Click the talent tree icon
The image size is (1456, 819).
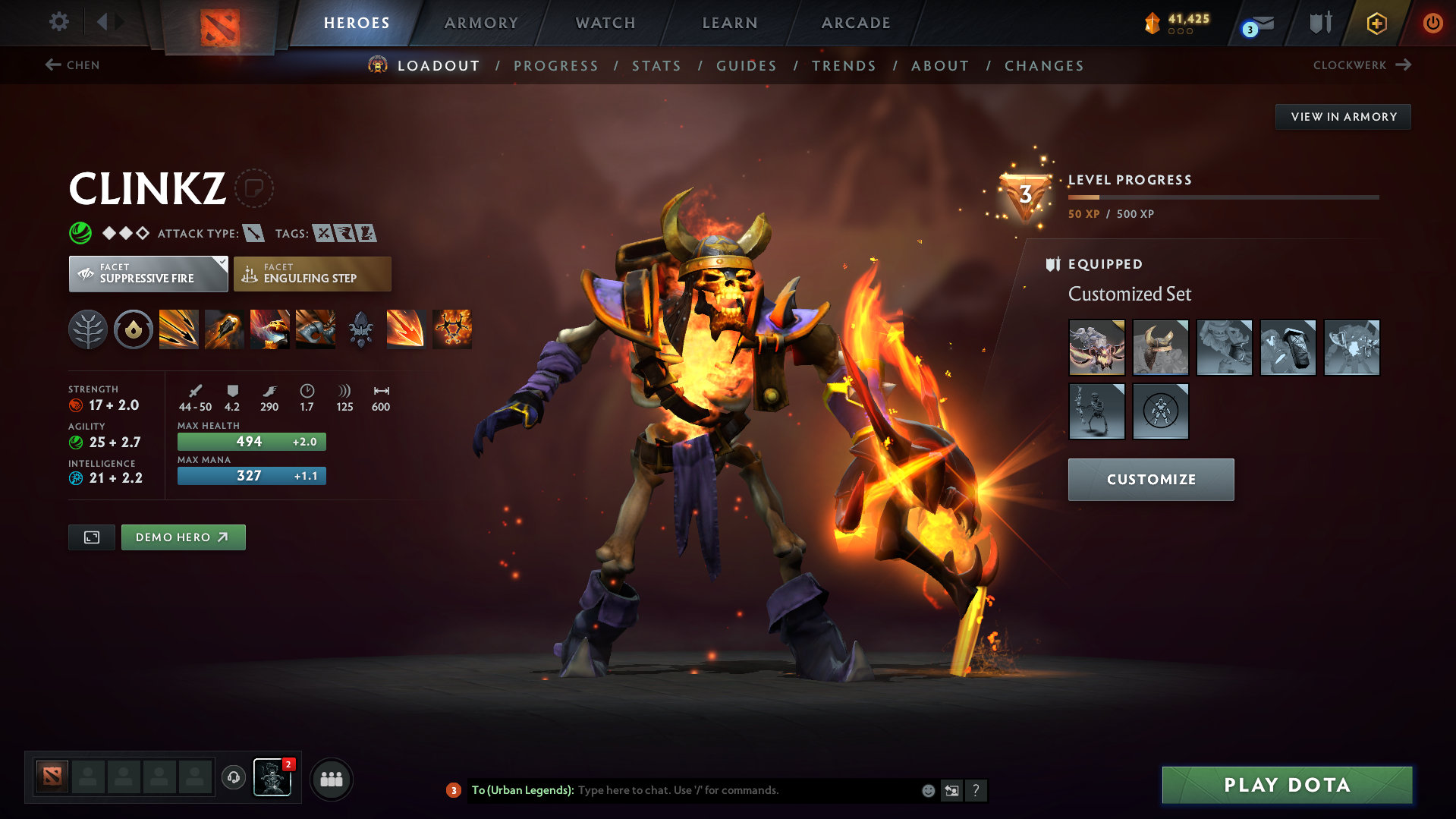click(x=88, y=329)
